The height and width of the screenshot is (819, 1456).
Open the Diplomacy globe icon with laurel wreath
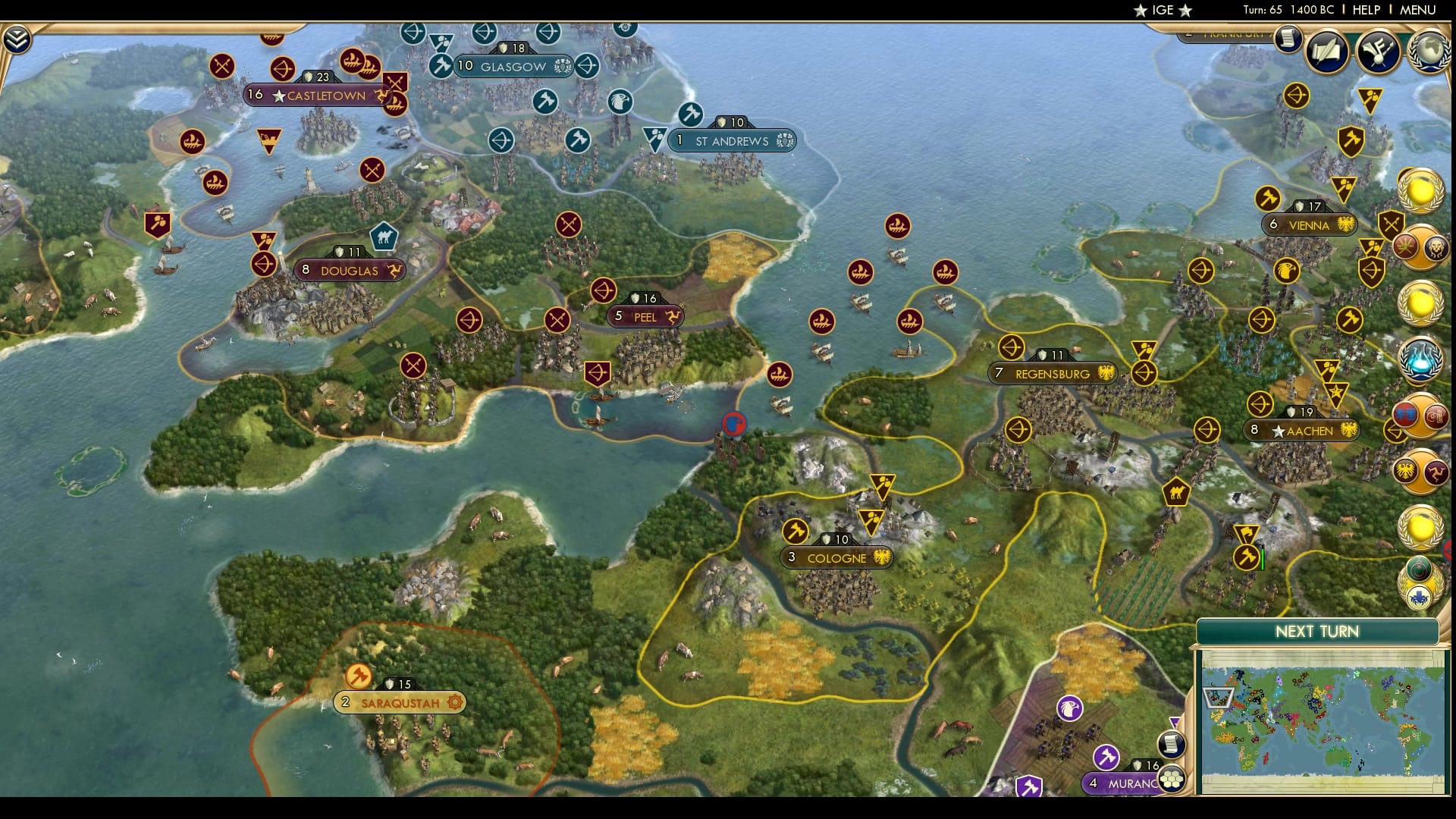click(x=1427, y=50)
